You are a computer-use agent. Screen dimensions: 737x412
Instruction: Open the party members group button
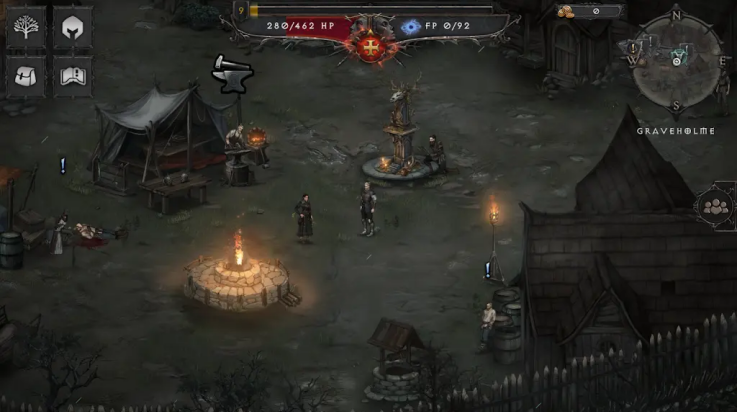(716, 207)
